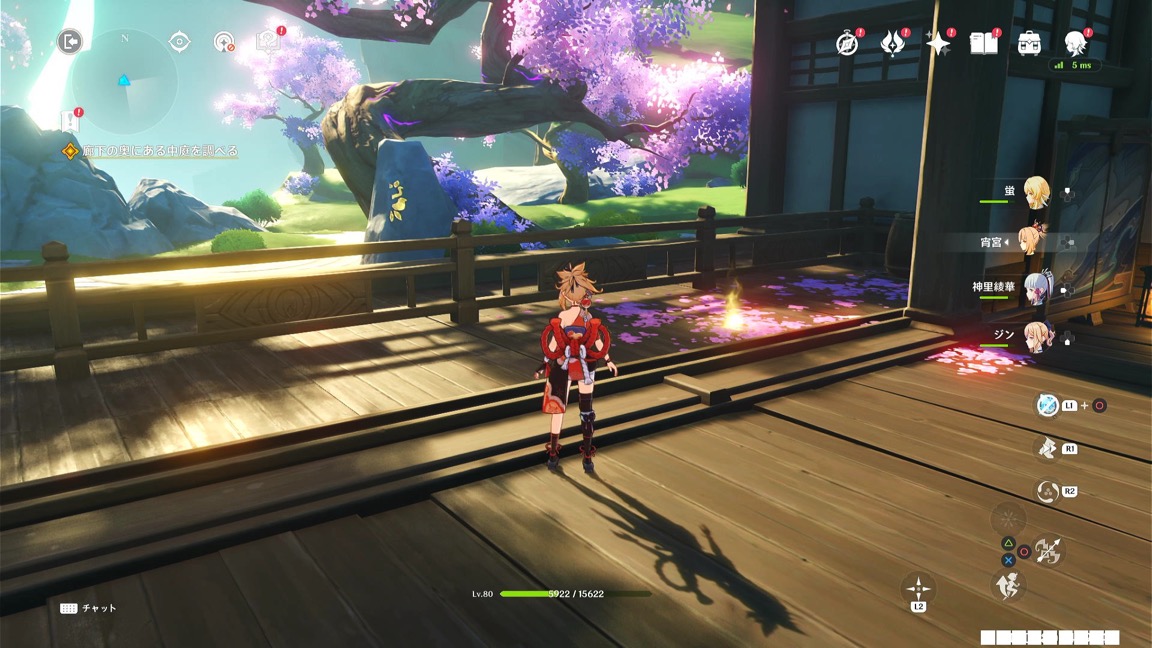Open the チャット chat box

click(x=89, y=608)
